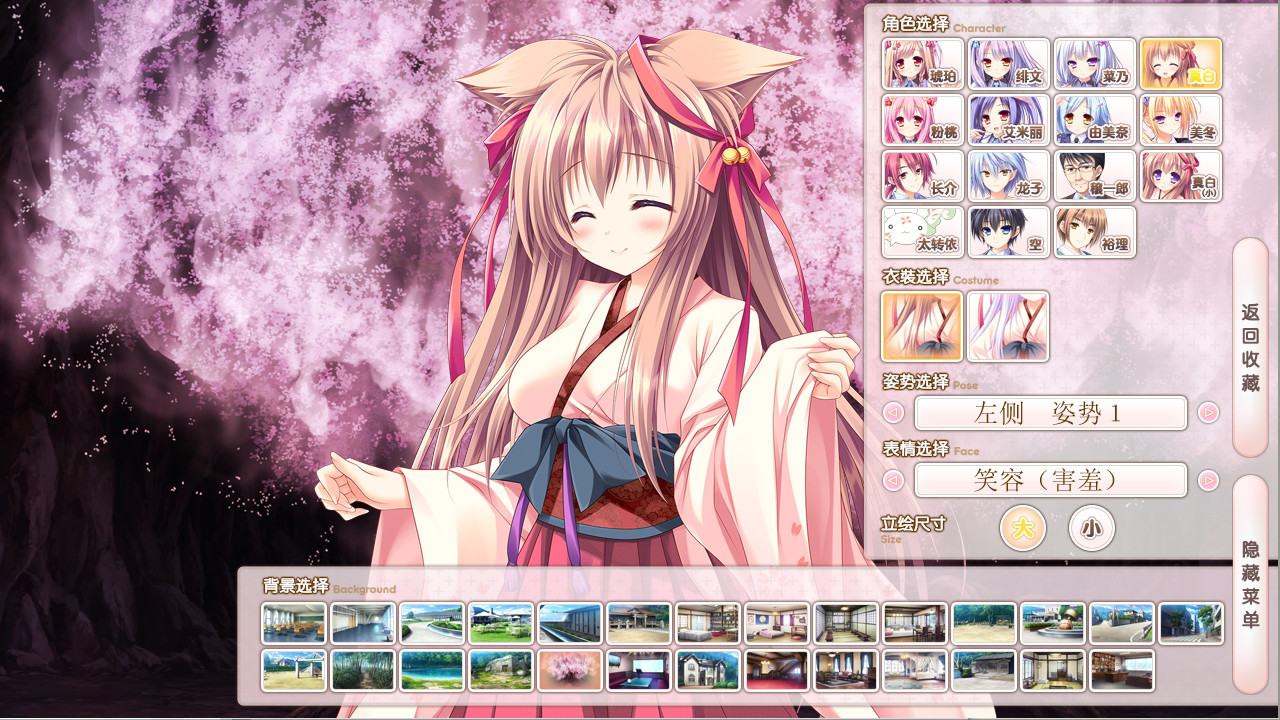Open the expression selector showing 笑容（害羞）
The image size is (1280, 720).
tap(1049, 480)
